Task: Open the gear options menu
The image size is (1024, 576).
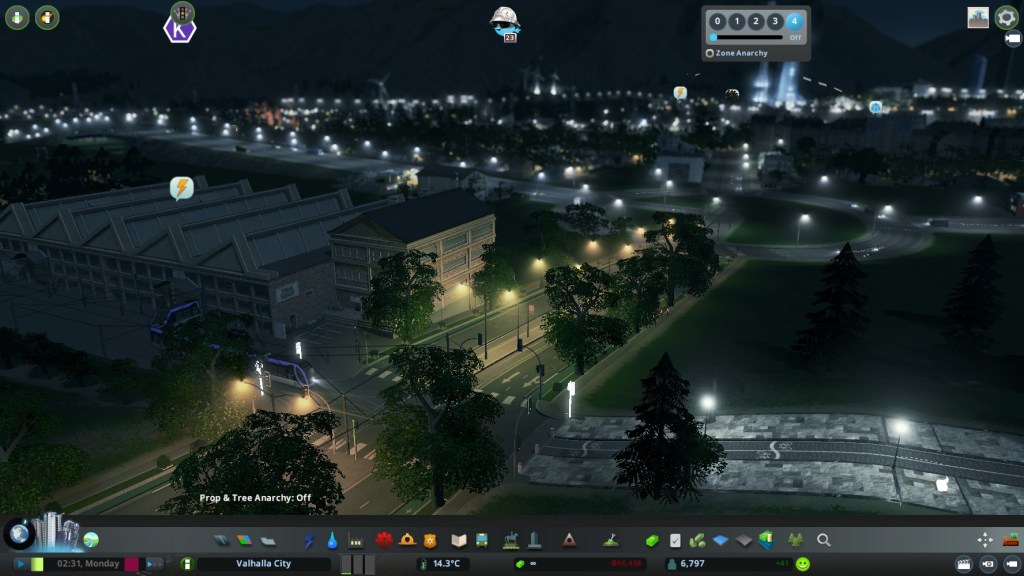Action: (x=1006, y=17)
